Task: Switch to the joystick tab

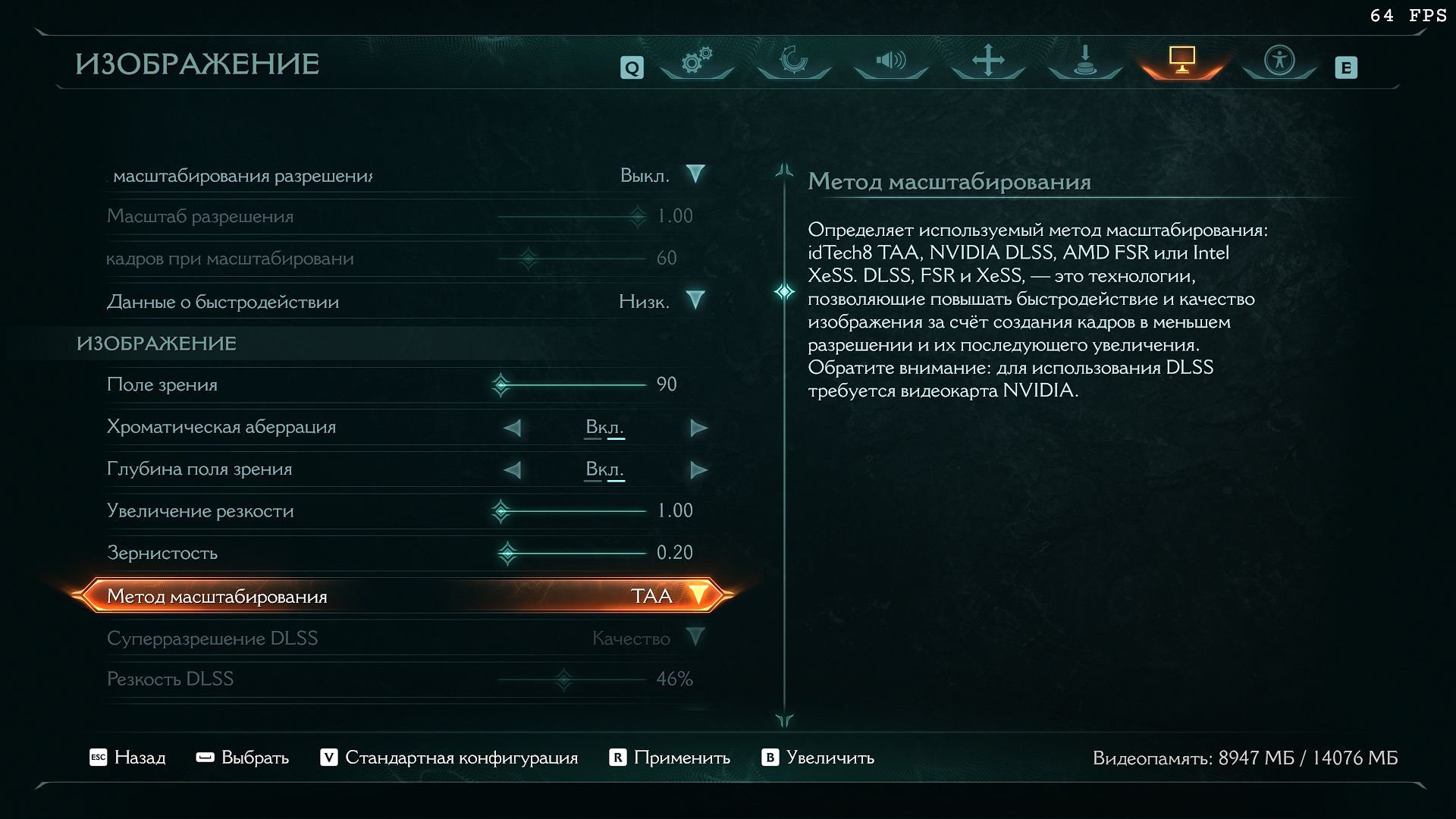Action: tap(1084, 61)
